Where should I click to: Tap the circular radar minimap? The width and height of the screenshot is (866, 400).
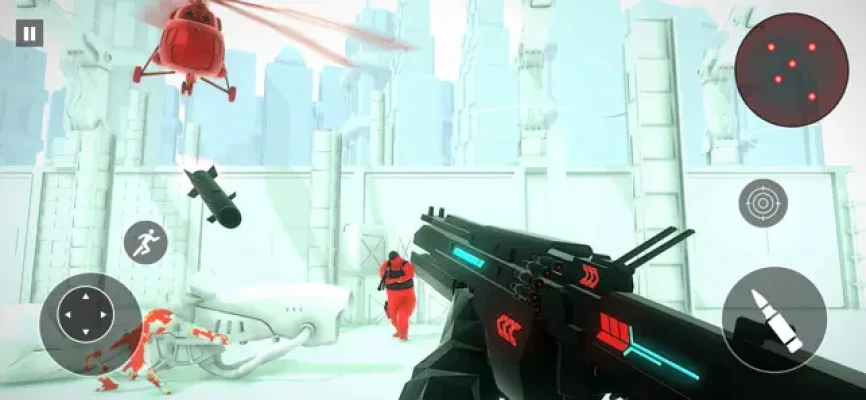coord(791,70)
